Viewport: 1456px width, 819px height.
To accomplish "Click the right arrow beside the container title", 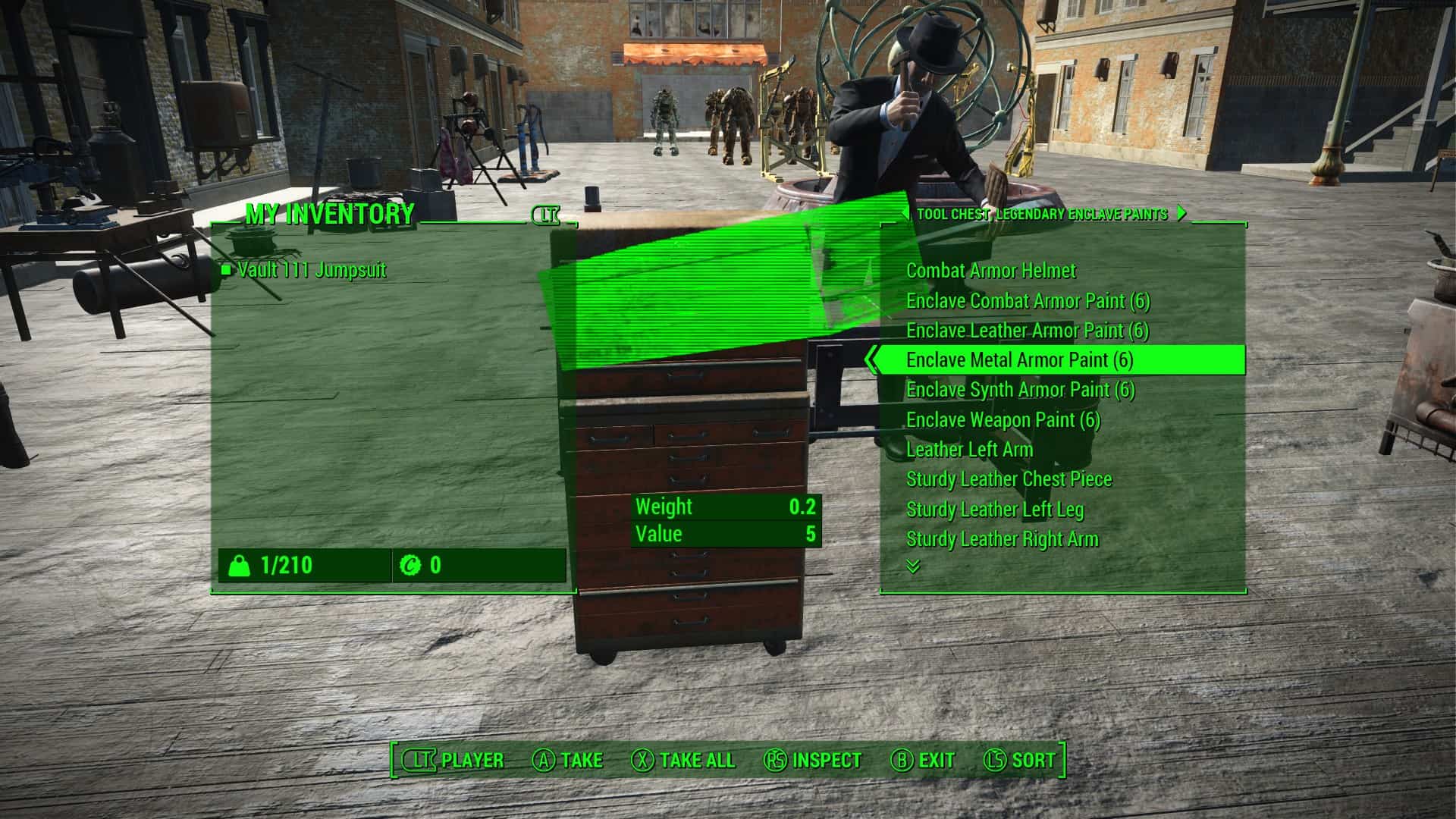I will tap(1181, 214).
